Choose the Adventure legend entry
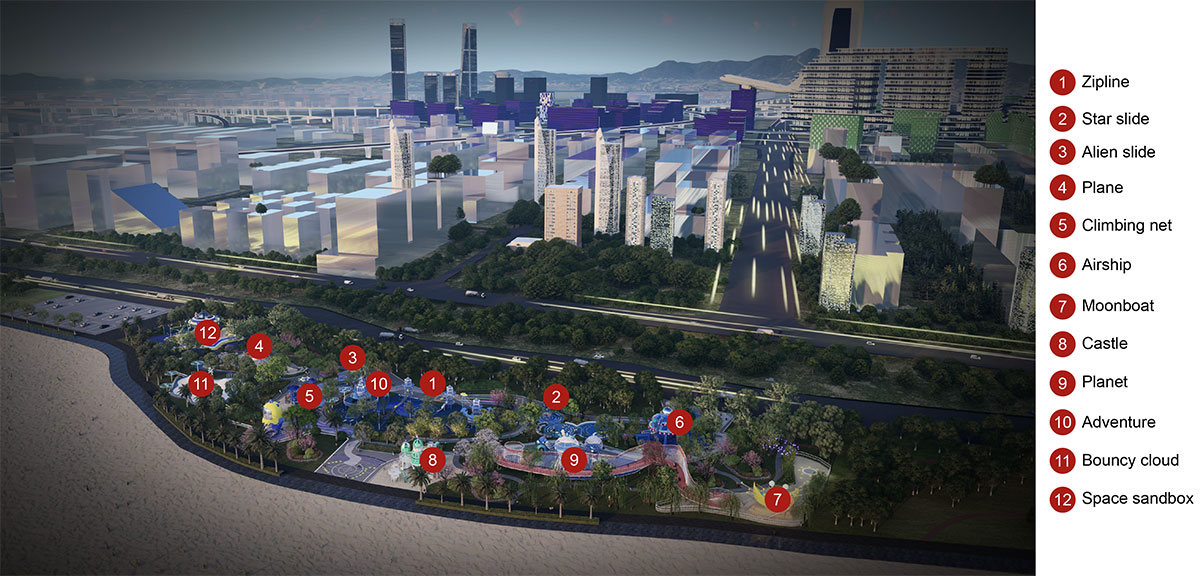1200x576 pixels. pyautogui.click(x=1118, y=422)
